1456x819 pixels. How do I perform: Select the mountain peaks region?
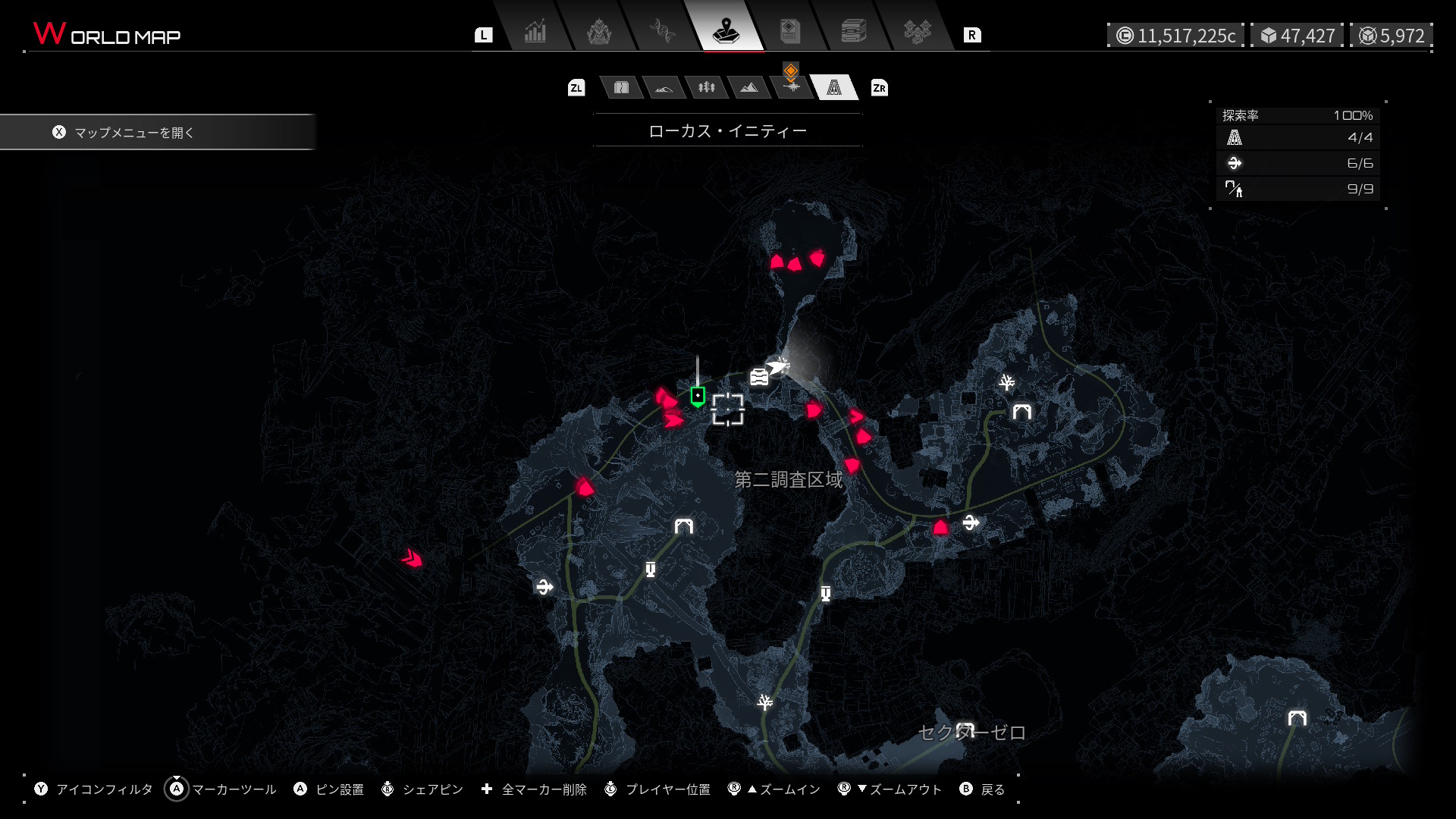coord(749,88)
